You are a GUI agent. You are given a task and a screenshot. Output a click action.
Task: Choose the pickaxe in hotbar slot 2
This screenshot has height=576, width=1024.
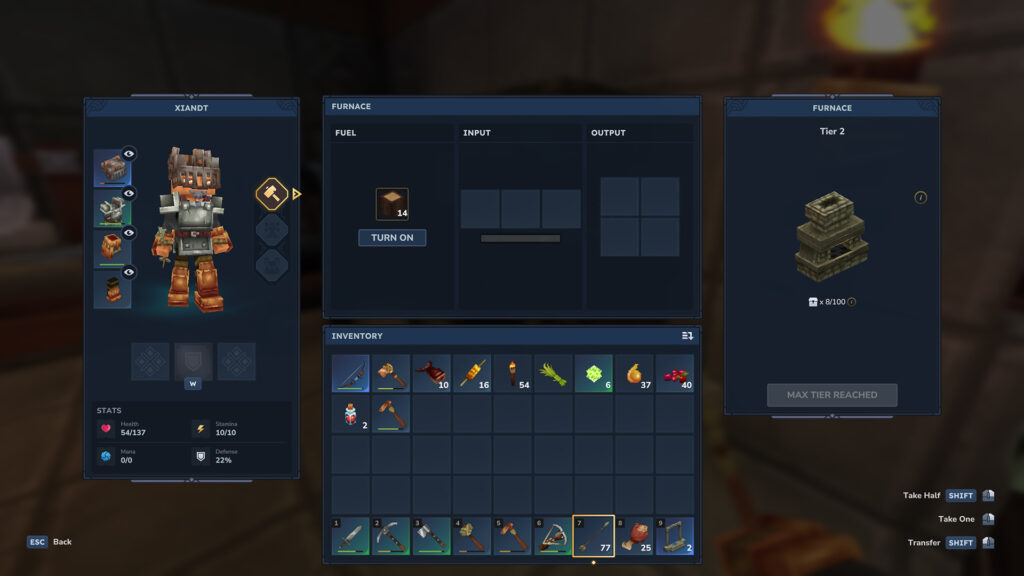point(391,536)
